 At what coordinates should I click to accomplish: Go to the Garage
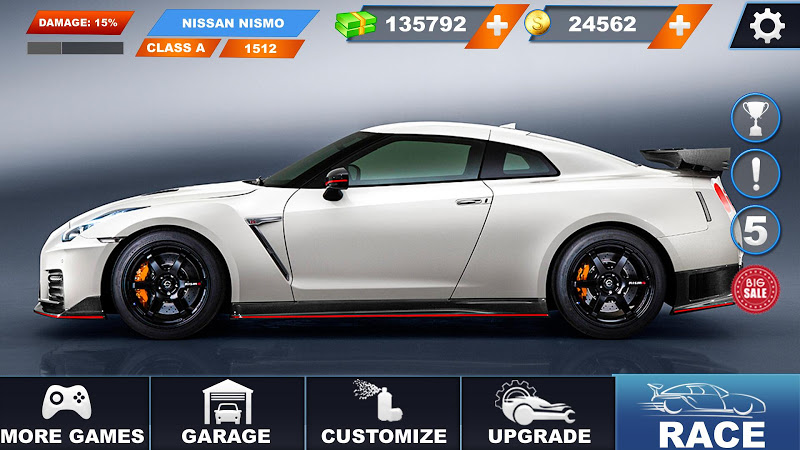tap(226, 413)
